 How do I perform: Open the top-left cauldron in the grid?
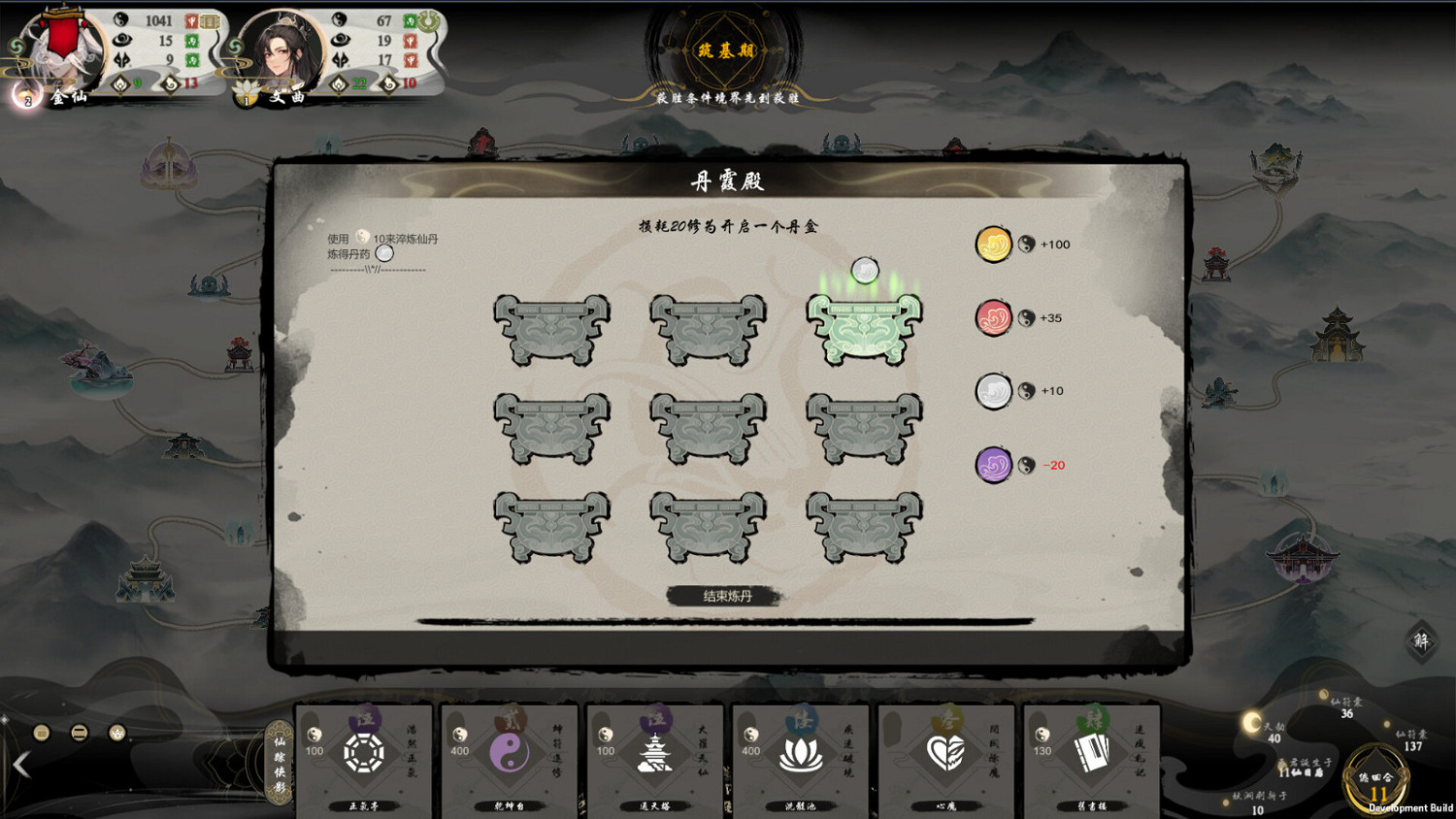click(551, 330)
